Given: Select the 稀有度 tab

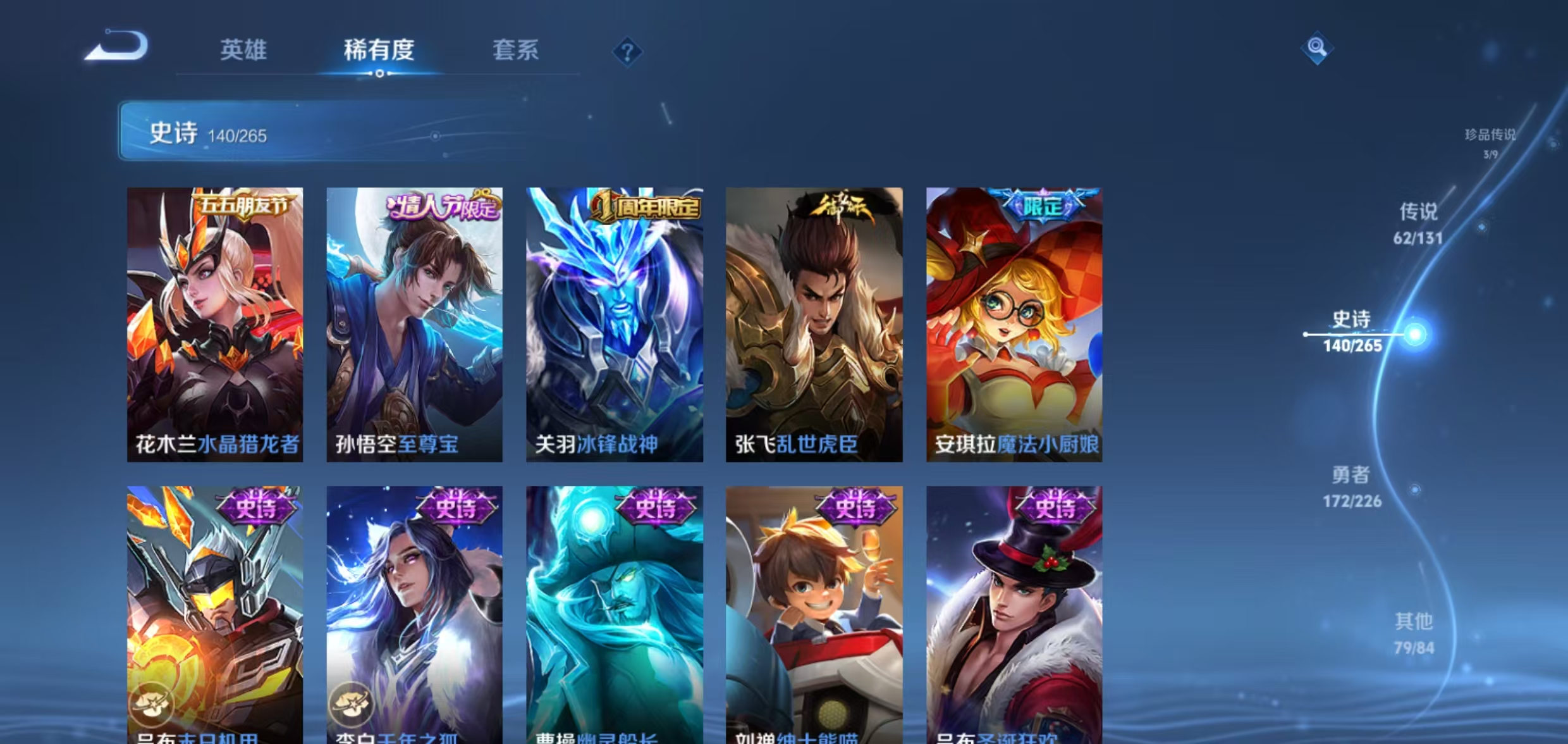Looking at the screenshot, I should 379,51.
